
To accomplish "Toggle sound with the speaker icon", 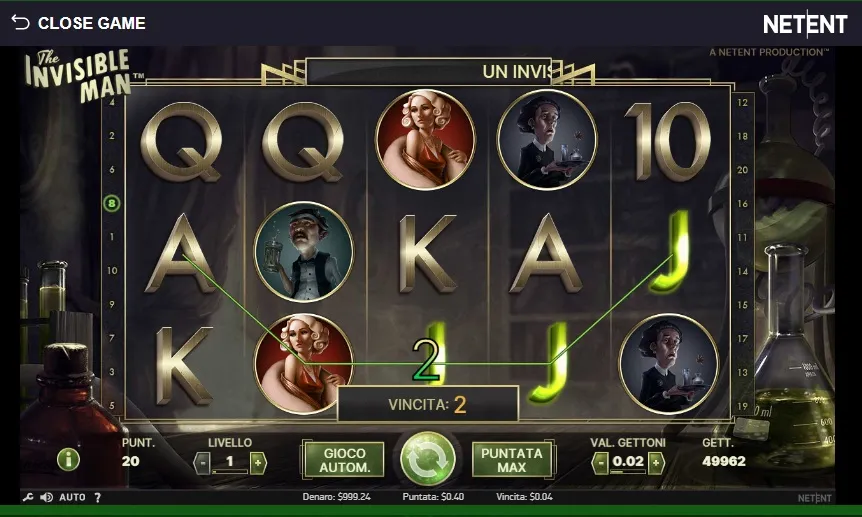I will 46,497.
